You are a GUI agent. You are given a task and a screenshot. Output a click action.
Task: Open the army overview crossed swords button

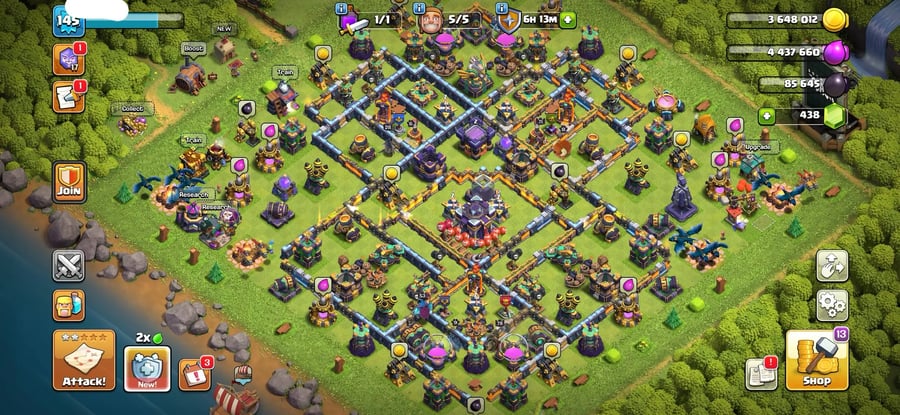(x=69, y=267)
